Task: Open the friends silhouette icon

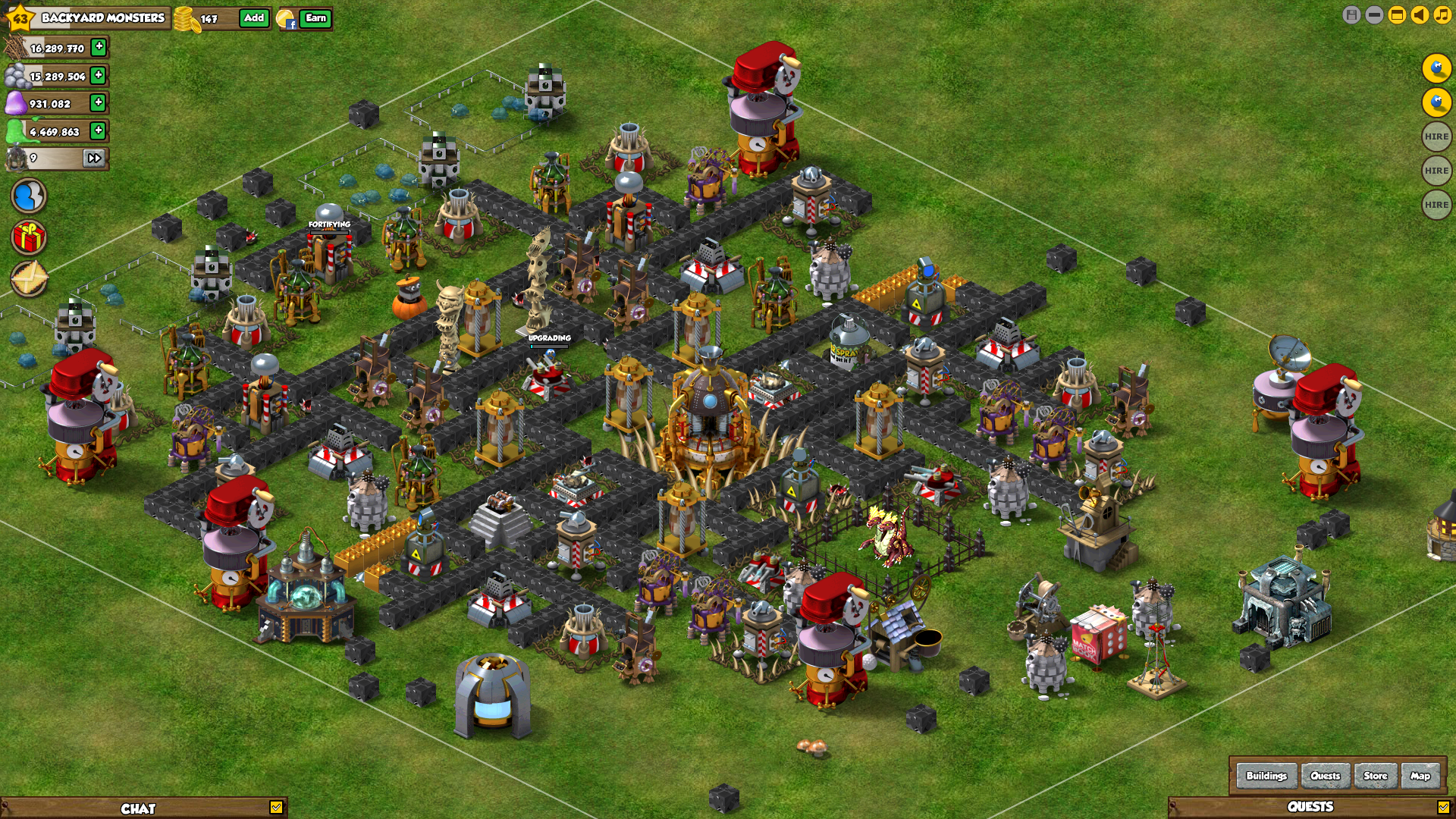Action: (x=29, y=196)
